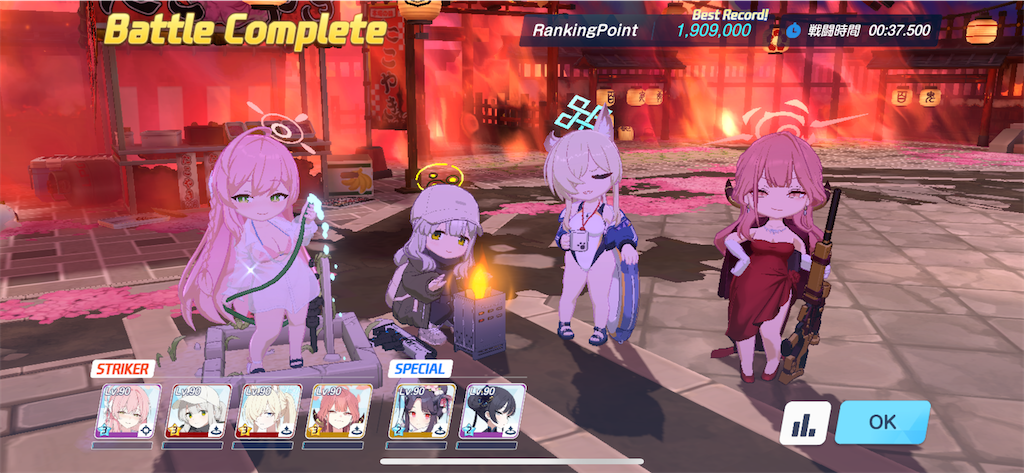Confirm battle results with the OK button
The width and height of the screenshot is (1024, 473).
point(882,422)
